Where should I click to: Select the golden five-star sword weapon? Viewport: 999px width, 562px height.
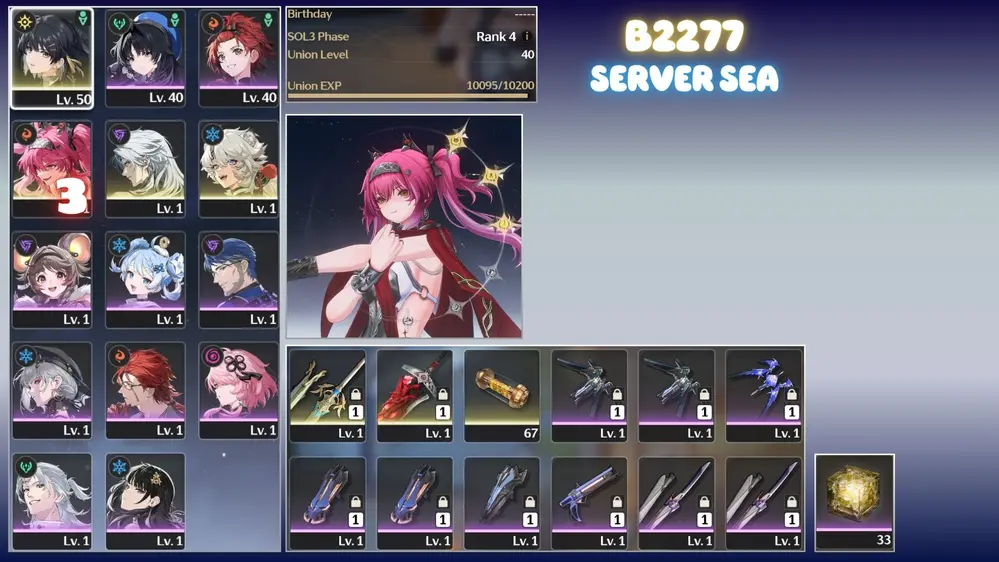click(327, 394)
